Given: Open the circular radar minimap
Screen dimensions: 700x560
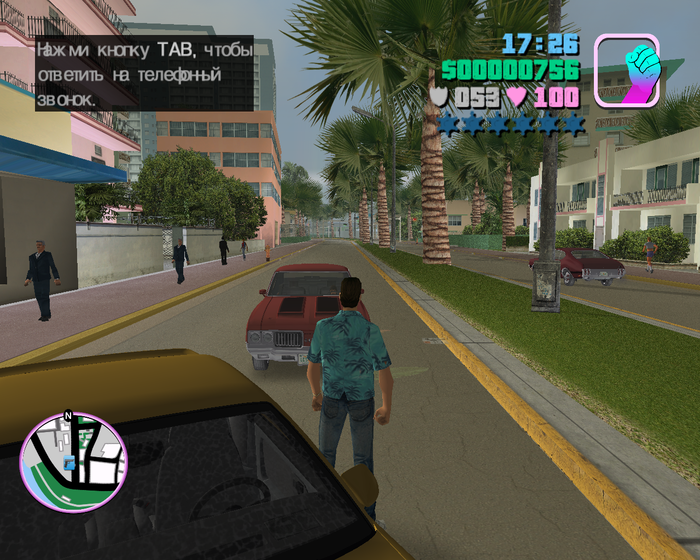Looking at the screenshot, I should point(73,461).
